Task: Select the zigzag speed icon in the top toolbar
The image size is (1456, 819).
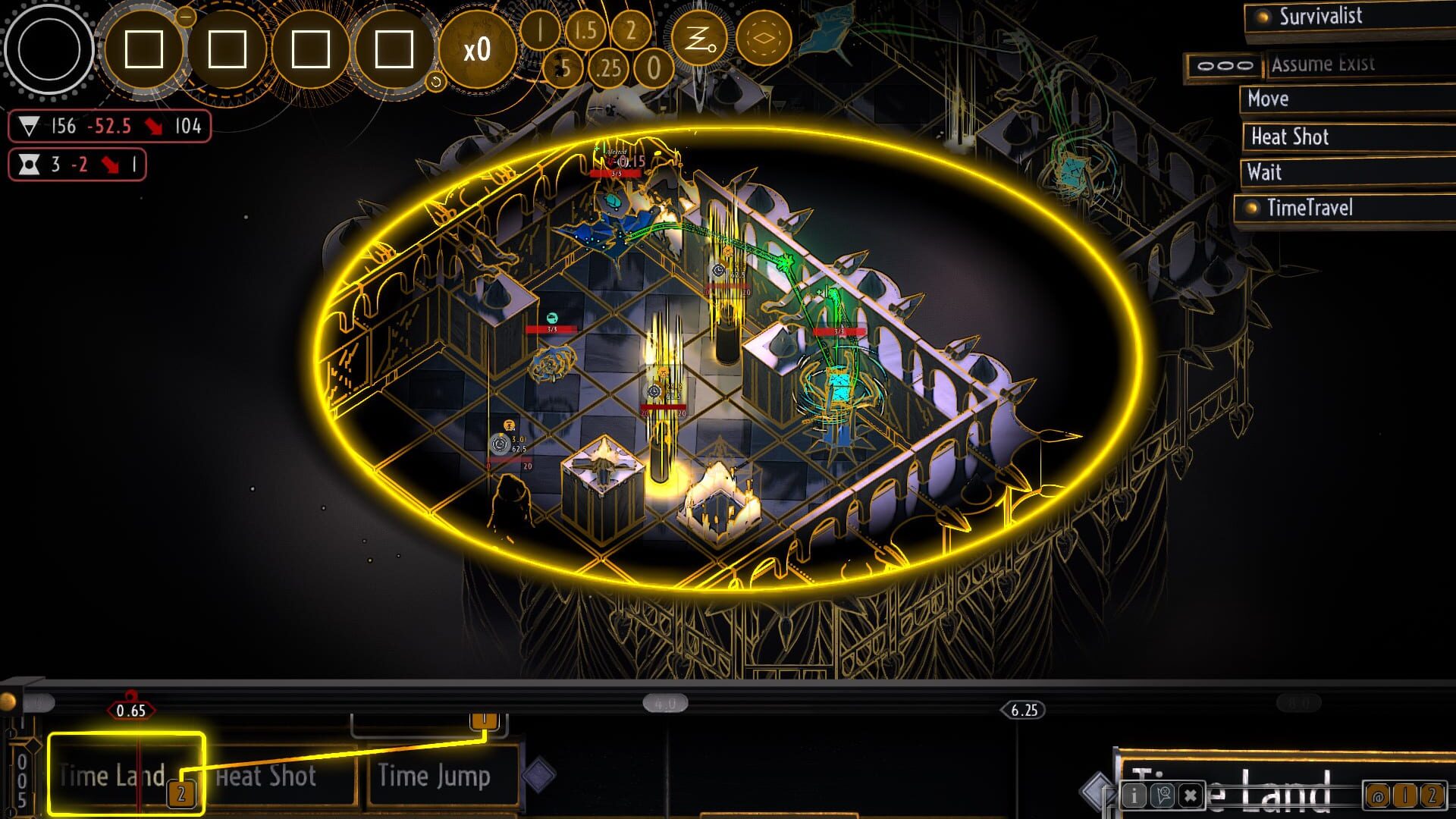Action: [x=700, y=38]
